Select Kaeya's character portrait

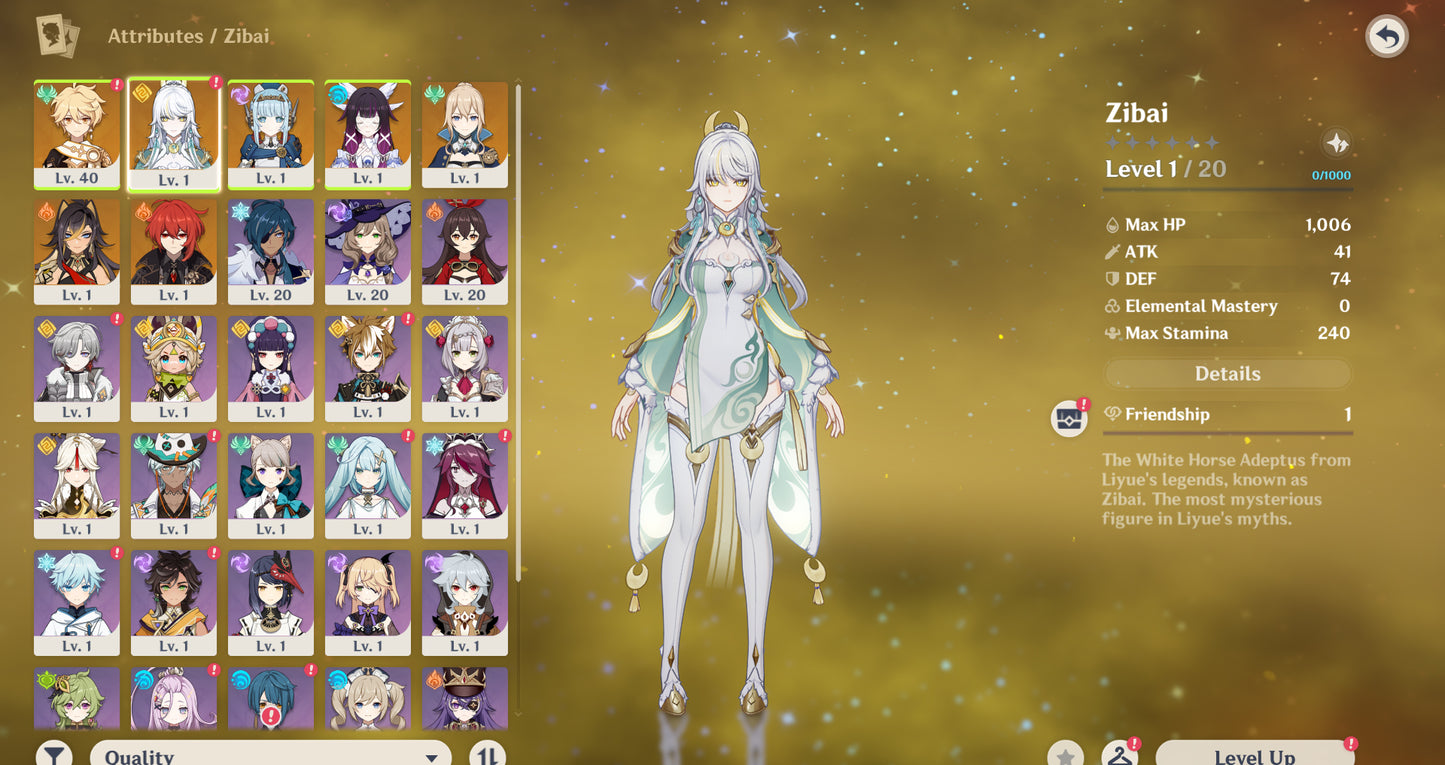pyautogui.click(x=271, y=251)
